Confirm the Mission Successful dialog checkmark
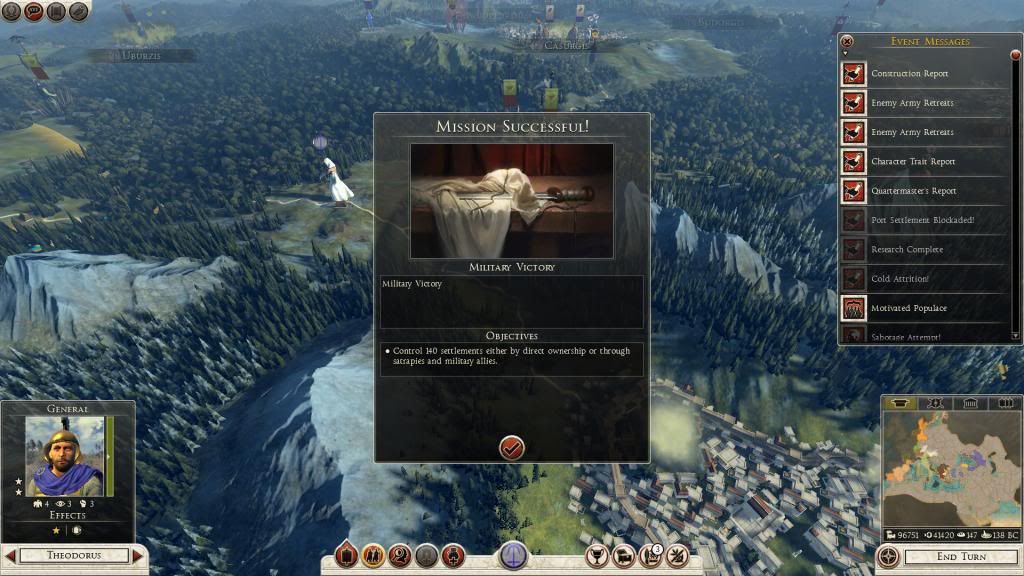 coord(512,449)
